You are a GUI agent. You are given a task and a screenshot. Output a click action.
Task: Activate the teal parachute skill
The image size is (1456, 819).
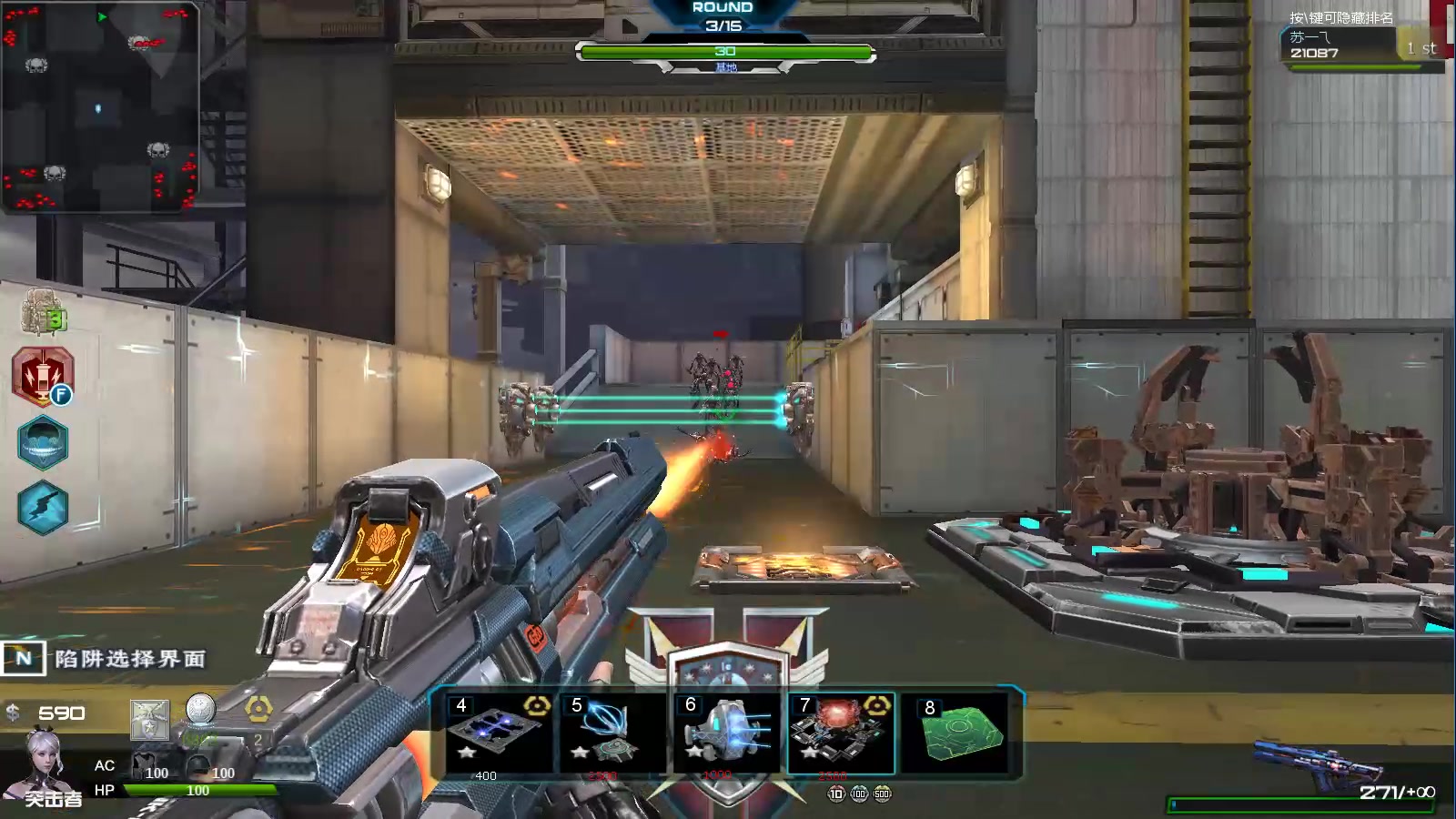(x=43, y=442)
